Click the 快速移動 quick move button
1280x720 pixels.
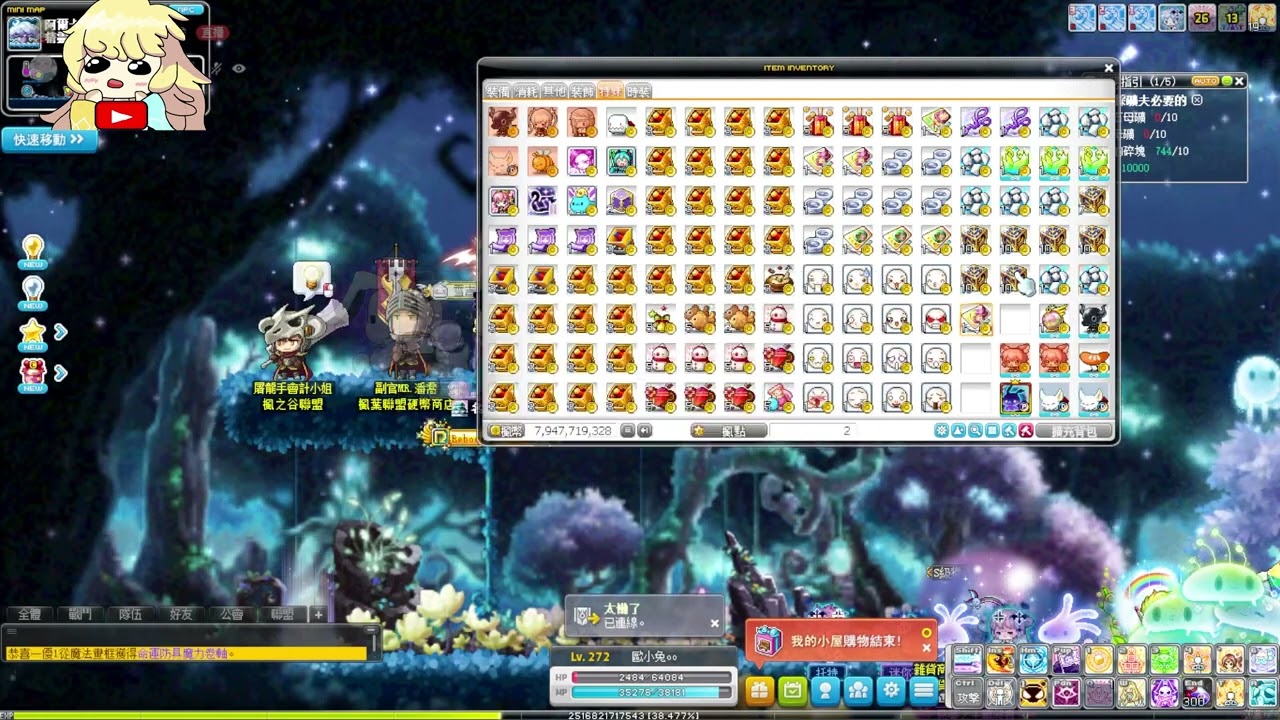point(49,140)
